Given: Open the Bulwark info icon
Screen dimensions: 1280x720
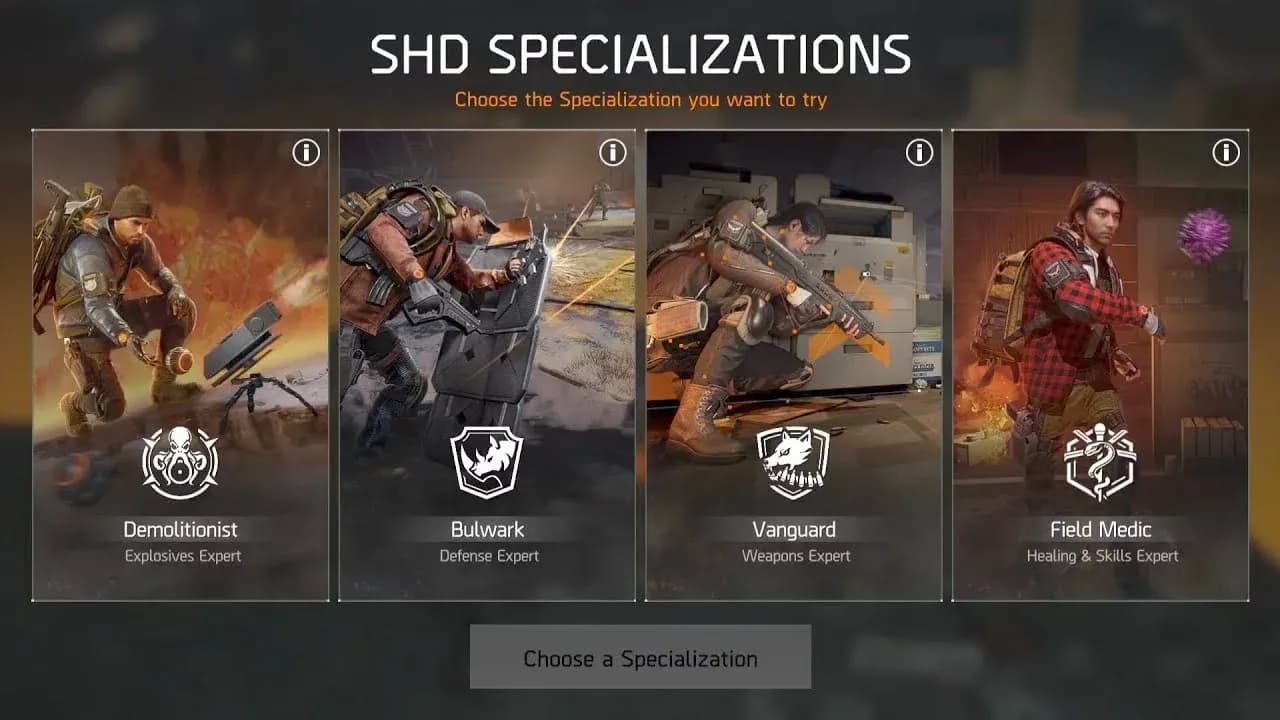Looking at the screenshot, I should point(611,152).
